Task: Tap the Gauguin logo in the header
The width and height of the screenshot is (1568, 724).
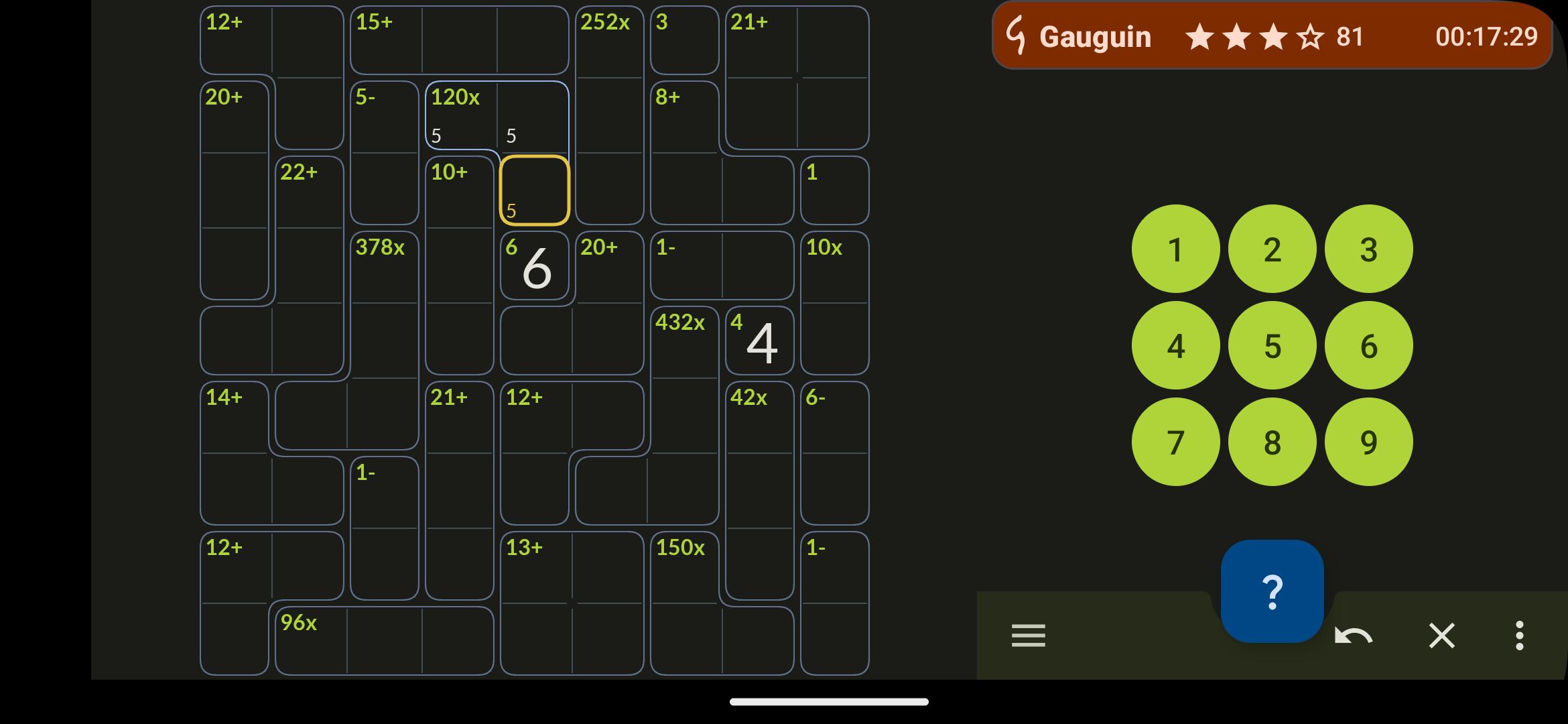Action: (x=1017, y=36)
